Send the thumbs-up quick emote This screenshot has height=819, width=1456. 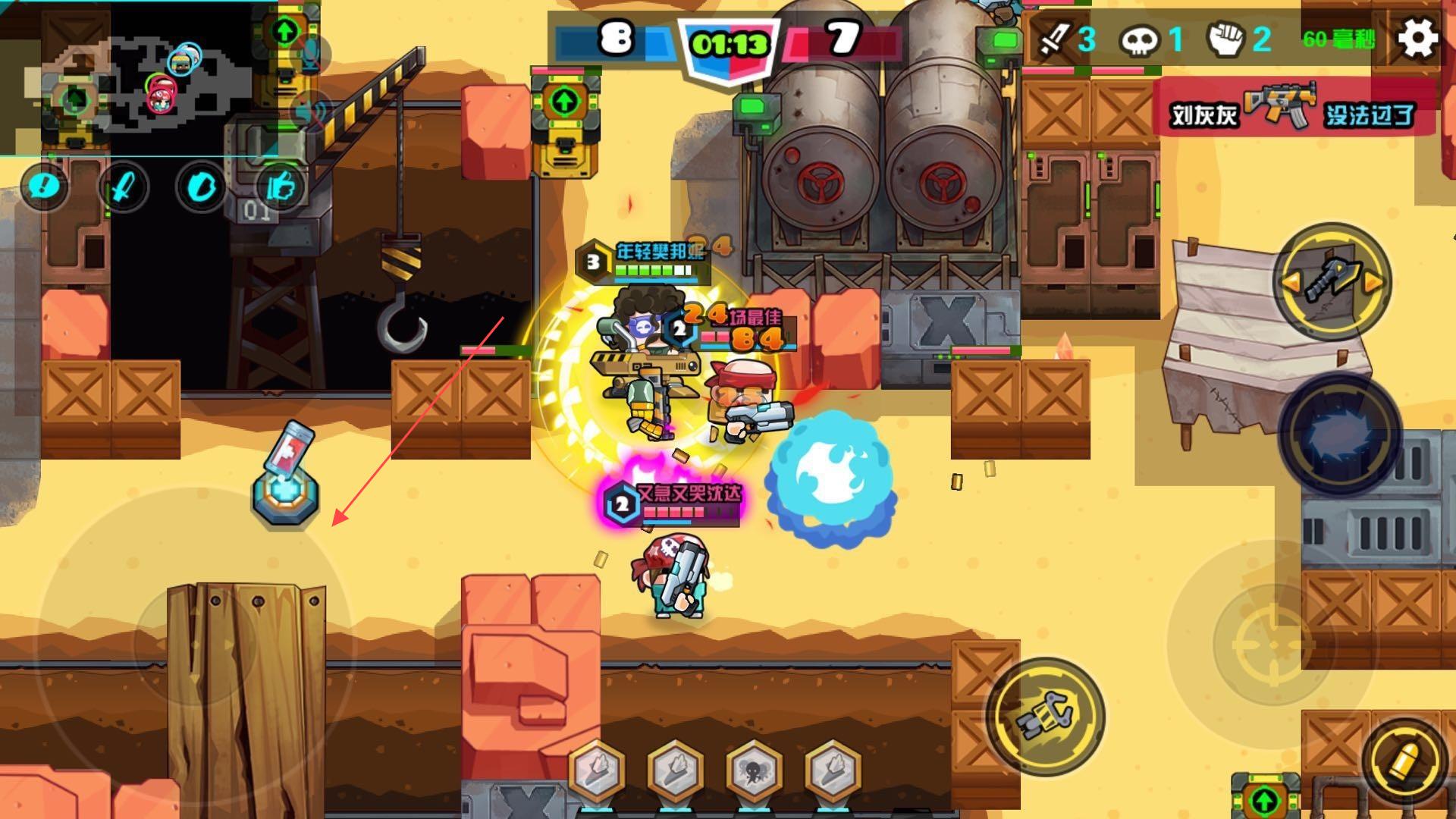tap(280, 187)
